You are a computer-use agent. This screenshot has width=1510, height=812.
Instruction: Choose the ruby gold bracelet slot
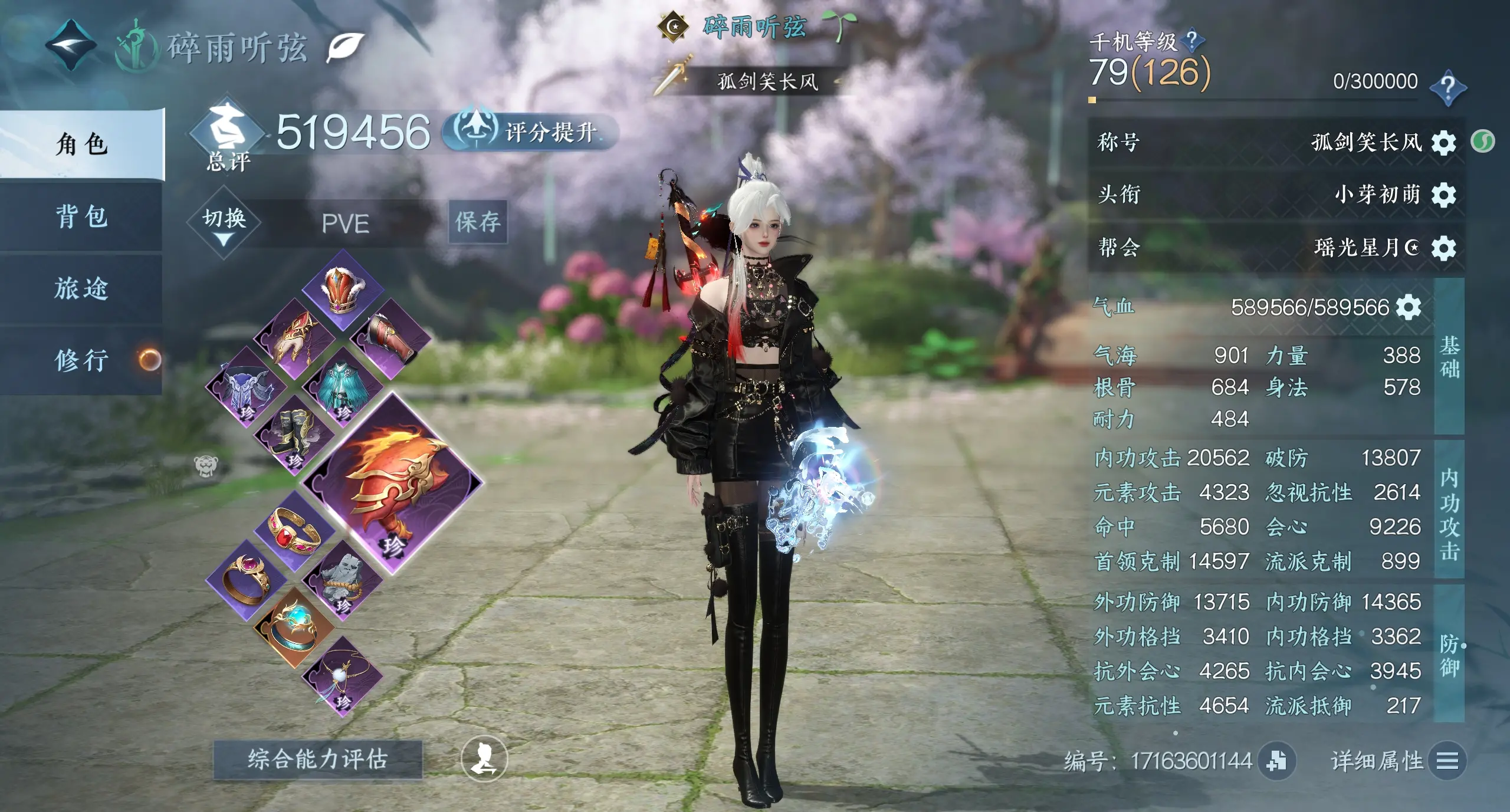click(294, 532)
